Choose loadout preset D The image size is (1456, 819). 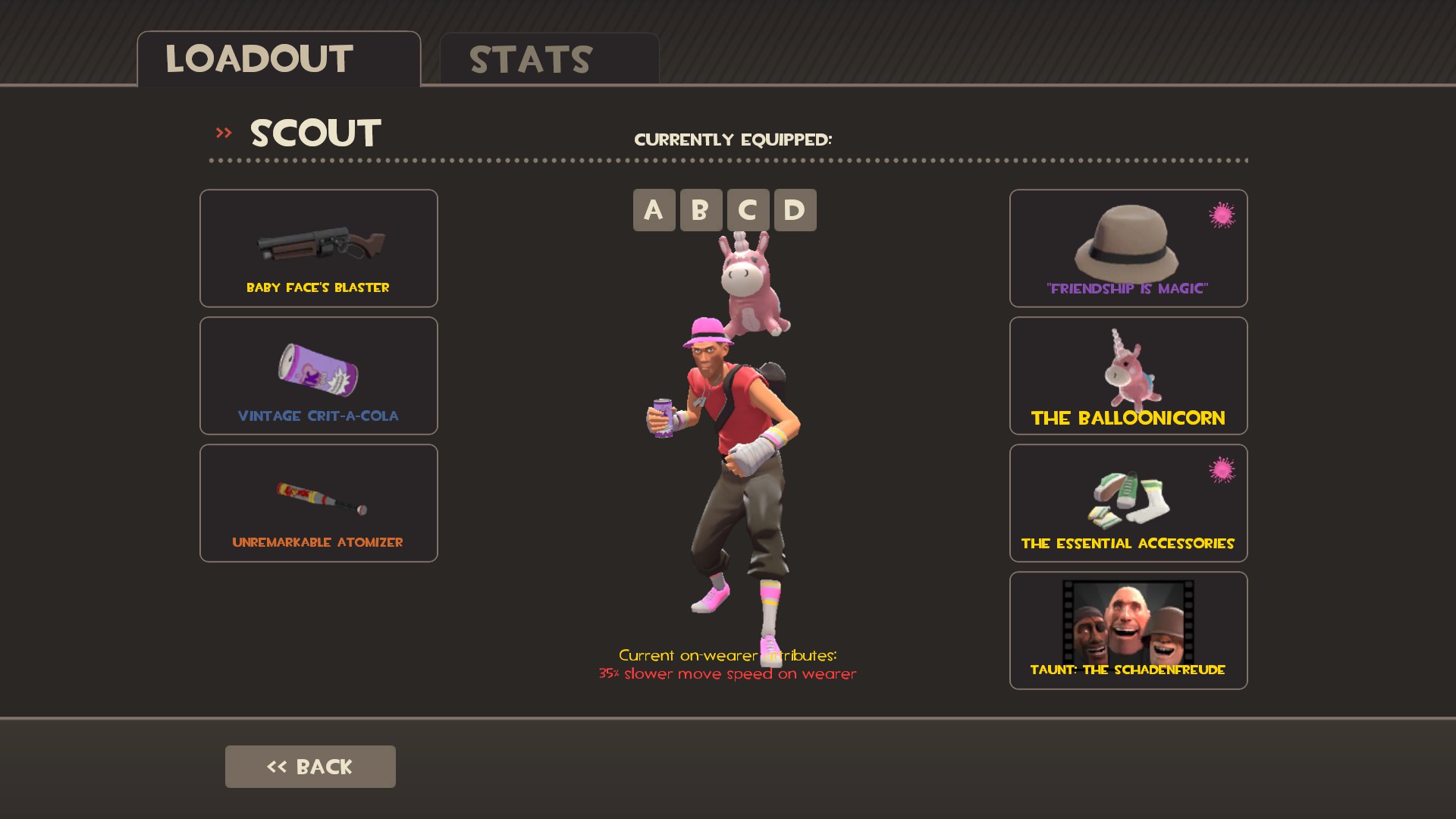point(795,210)
